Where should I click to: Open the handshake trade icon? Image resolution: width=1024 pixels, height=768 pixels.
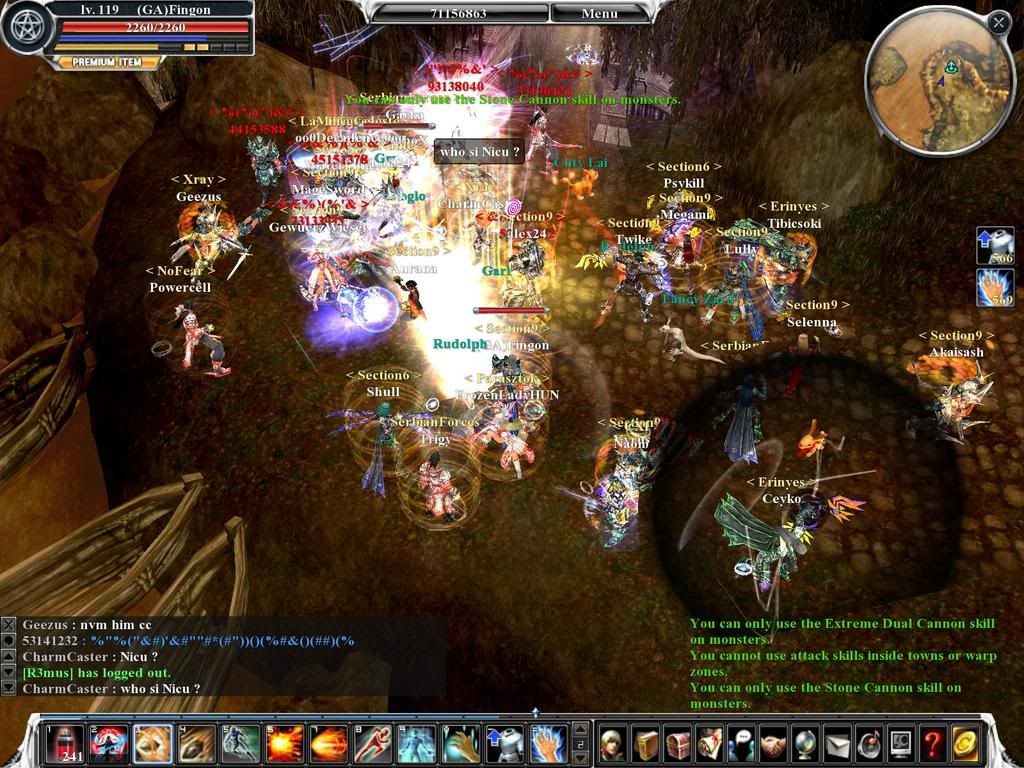point(773,743)
